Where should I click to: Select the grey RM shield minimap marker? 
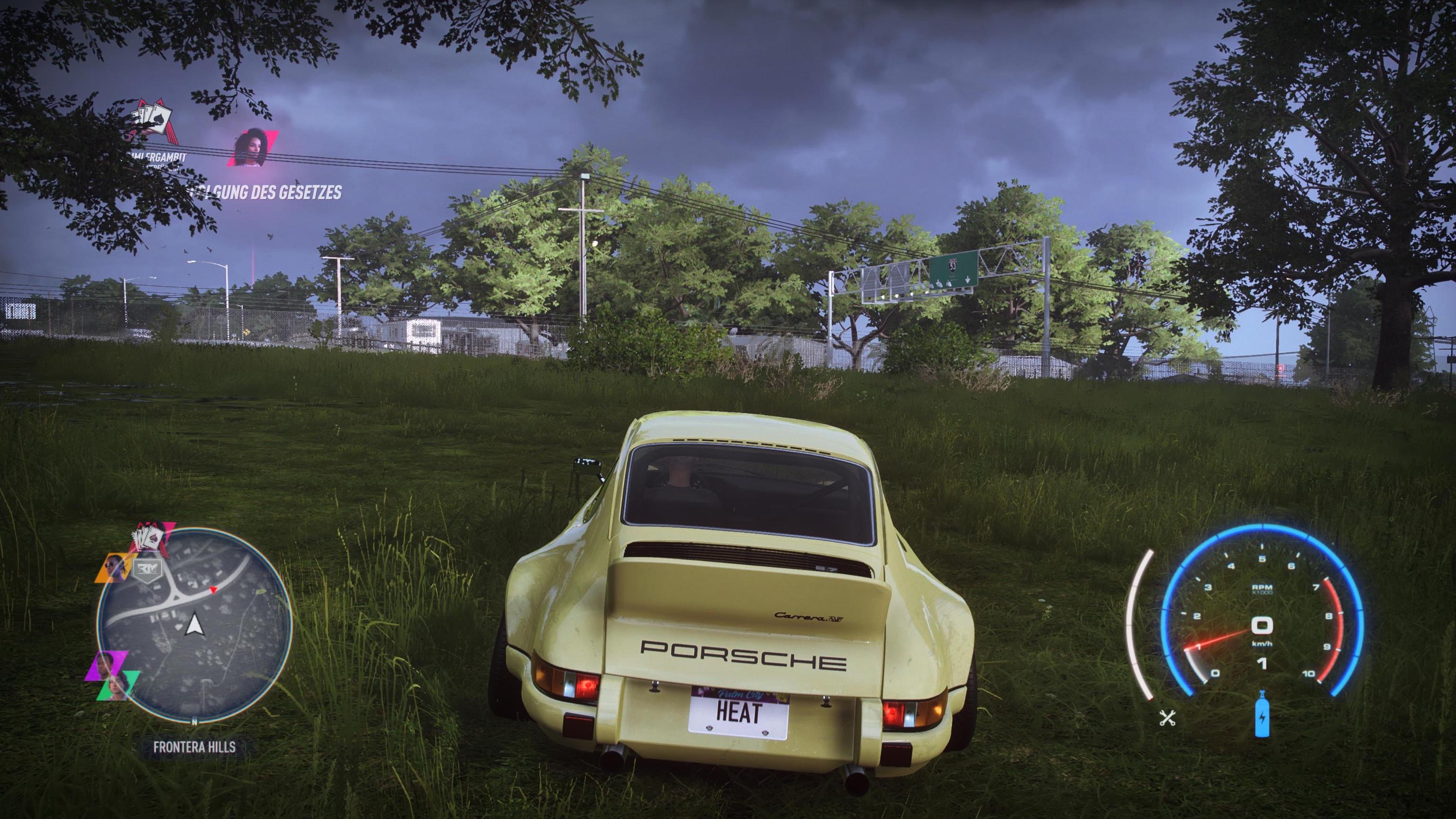pyautogui.click(x=148, y=571)
